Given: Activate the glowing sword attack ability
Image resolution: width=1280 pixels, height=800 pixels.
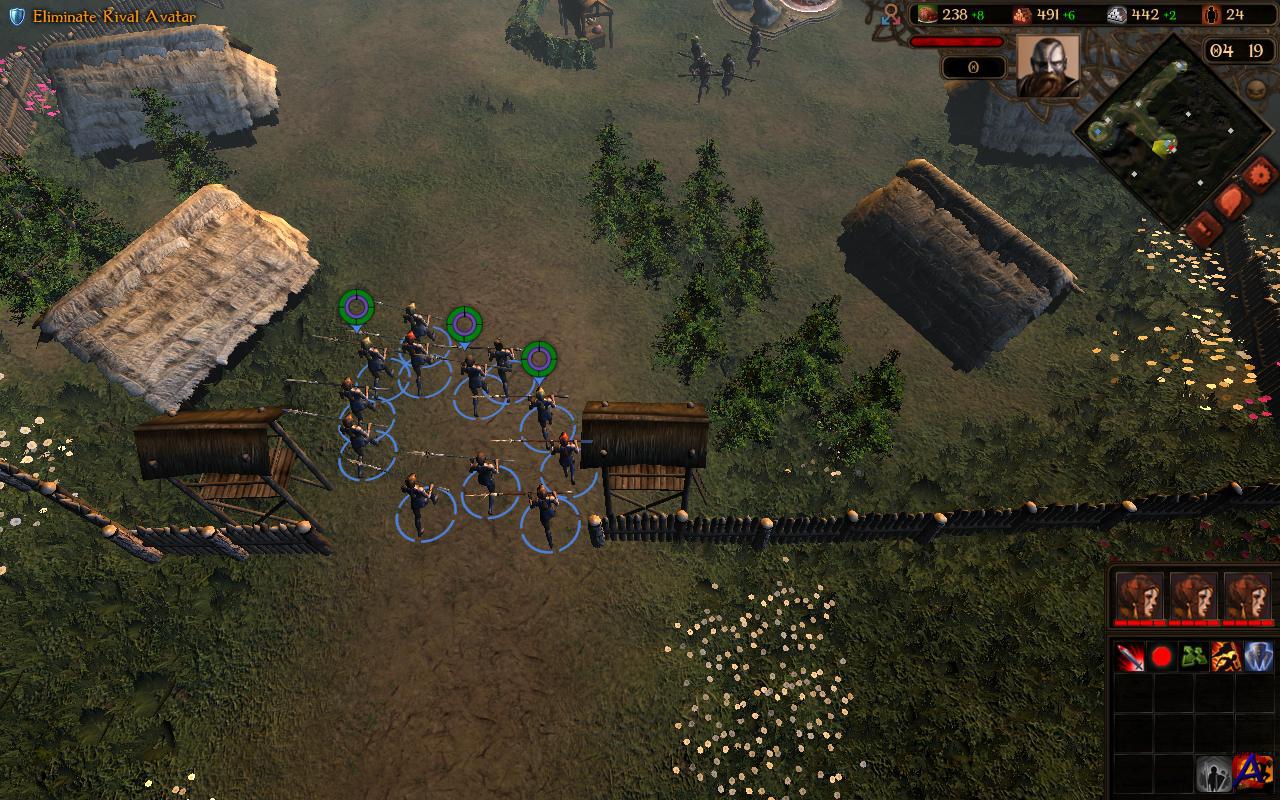Looking at the screenshot, I should point(1131,657).
